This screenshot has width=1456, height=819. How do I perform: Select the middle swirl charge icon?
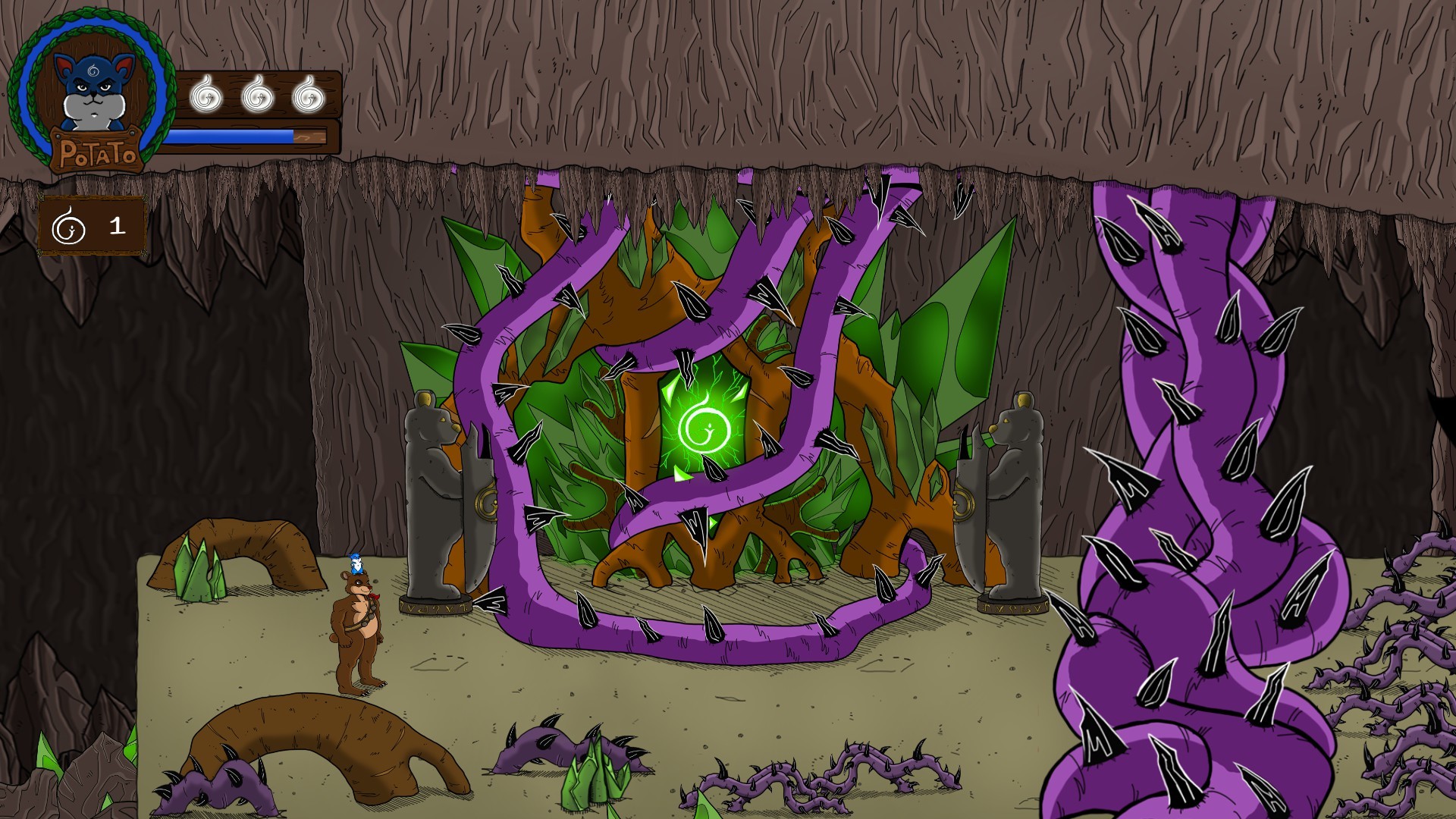[x=256, y=95]
